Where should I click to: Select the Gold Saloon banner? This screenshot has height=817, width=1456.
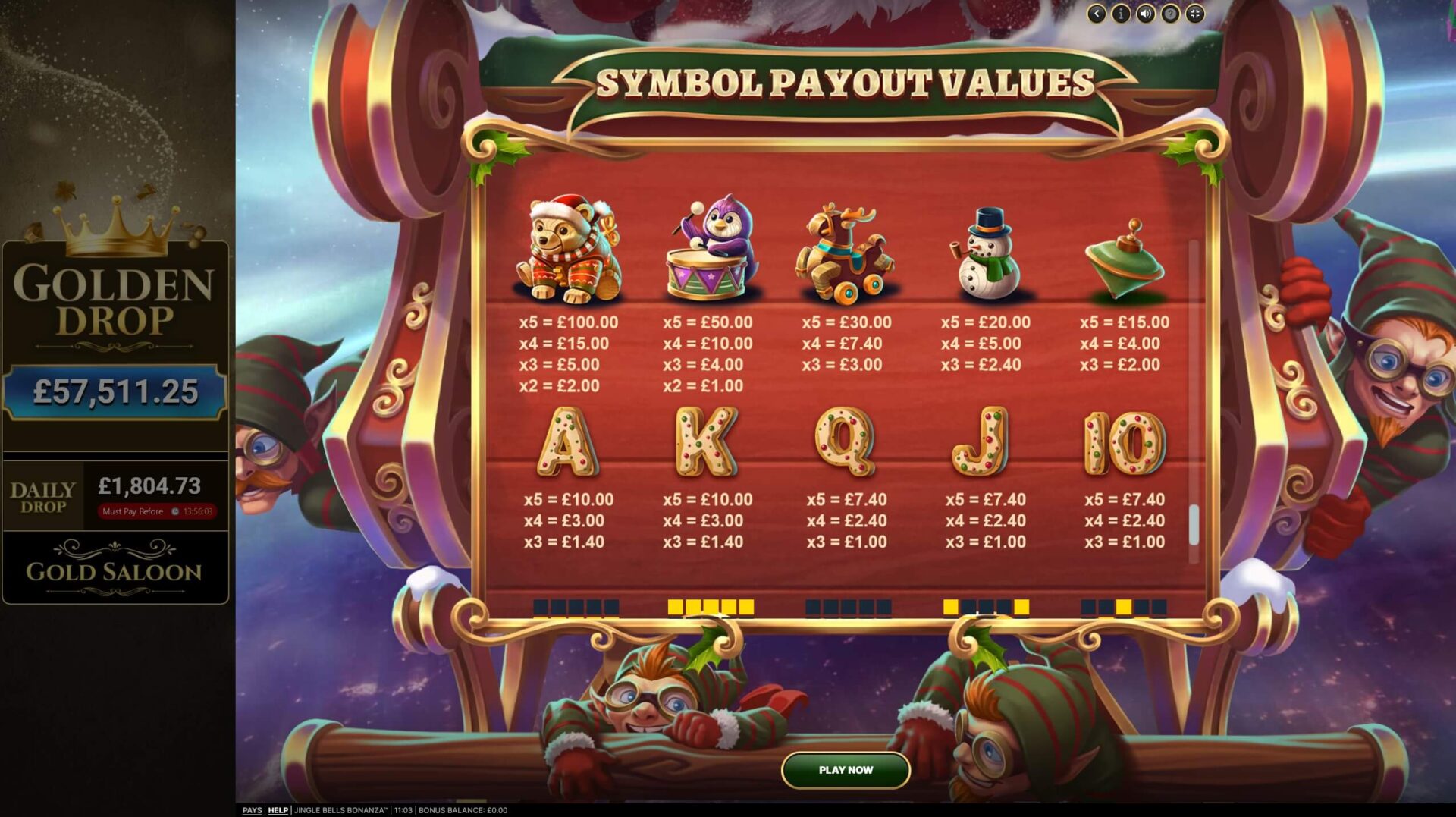pyautogui.click(x=115, y=568)
